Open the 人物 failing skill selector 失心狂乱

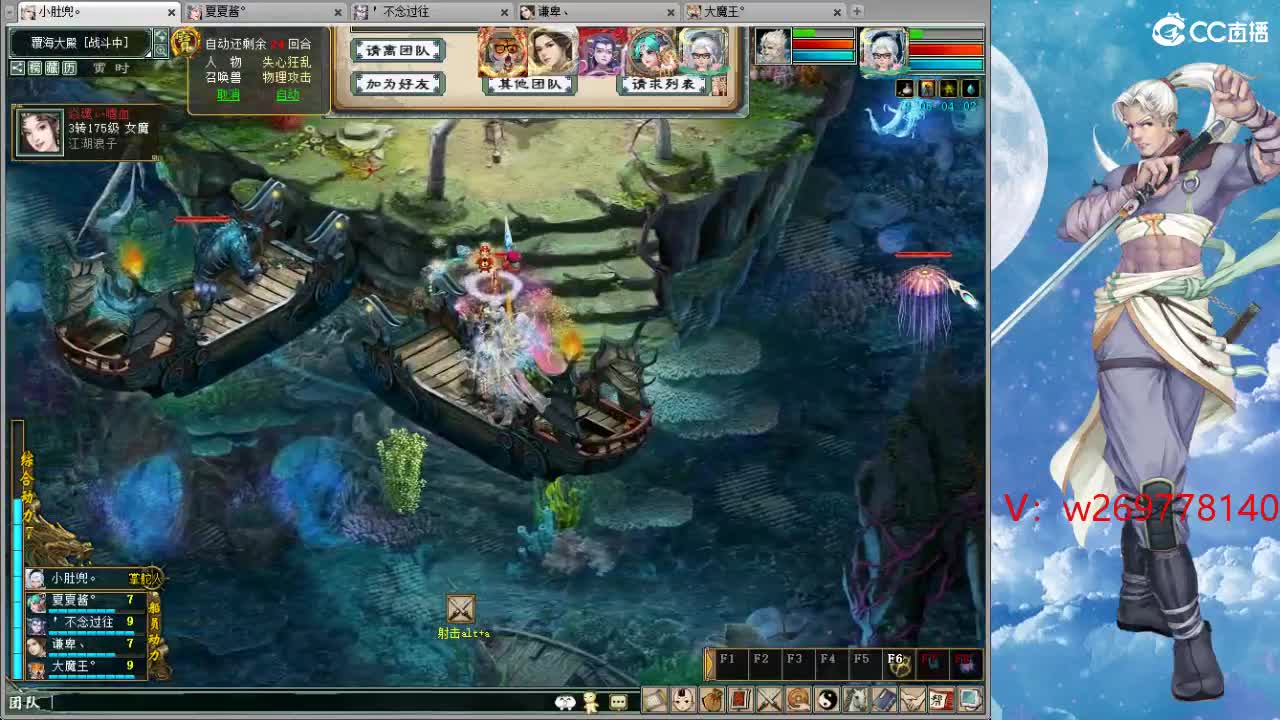[286, 63]
